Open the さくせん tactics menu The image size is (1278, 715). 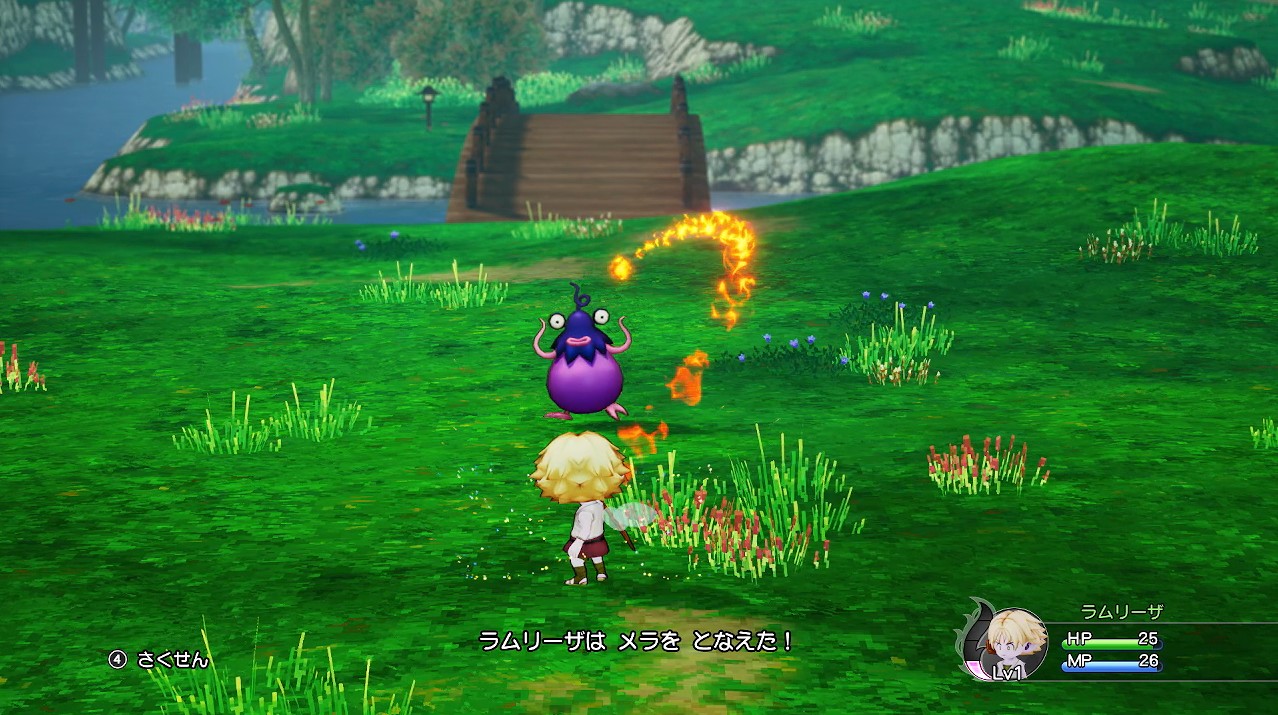coord(160,659)
